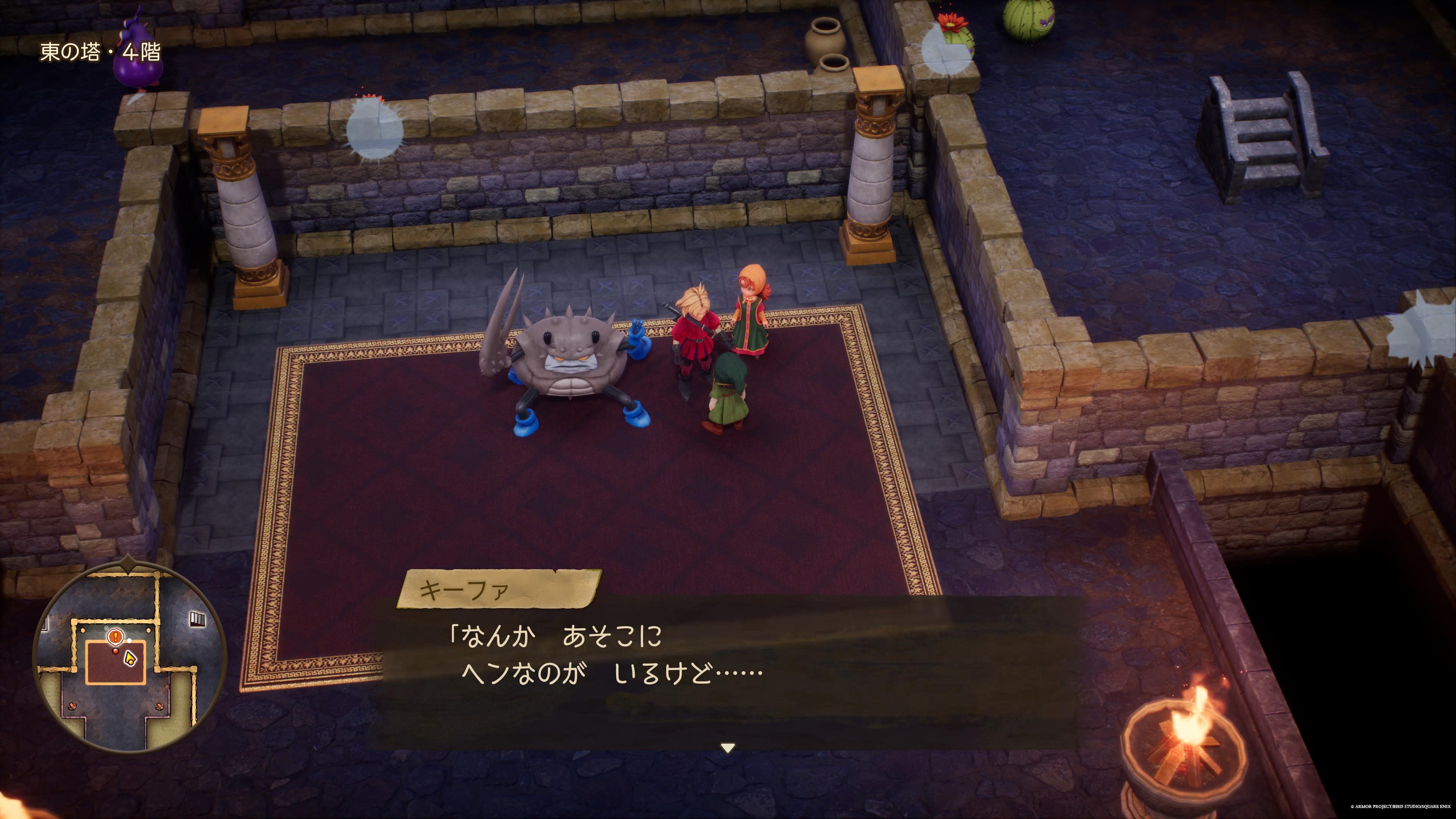This screenshot has height=819, width=1456.
Task: Click the red dot marker on minimap
Action: pyautogui.click(x=116, y=651)
